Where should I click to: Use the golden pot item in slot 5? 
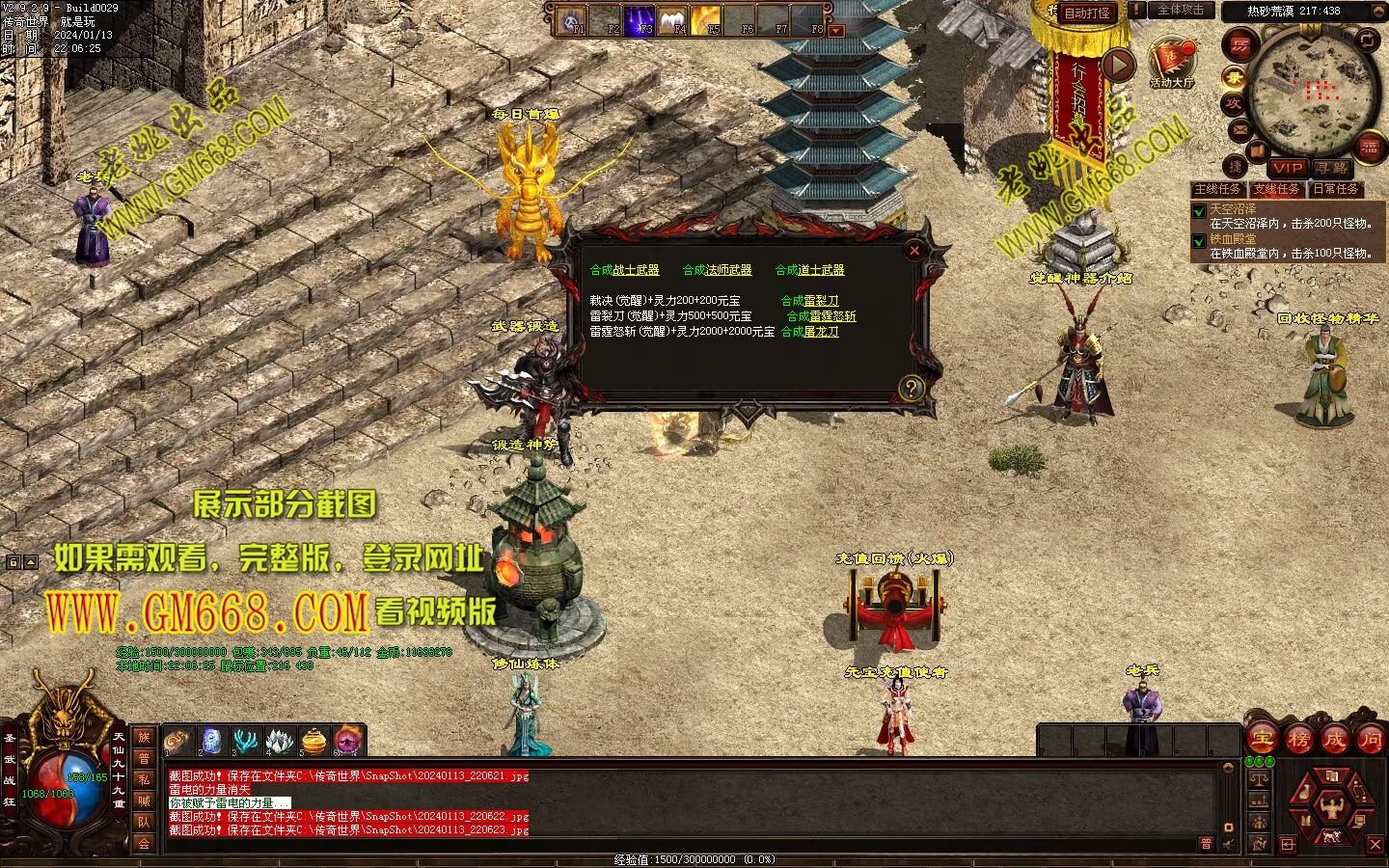[313, 741]
